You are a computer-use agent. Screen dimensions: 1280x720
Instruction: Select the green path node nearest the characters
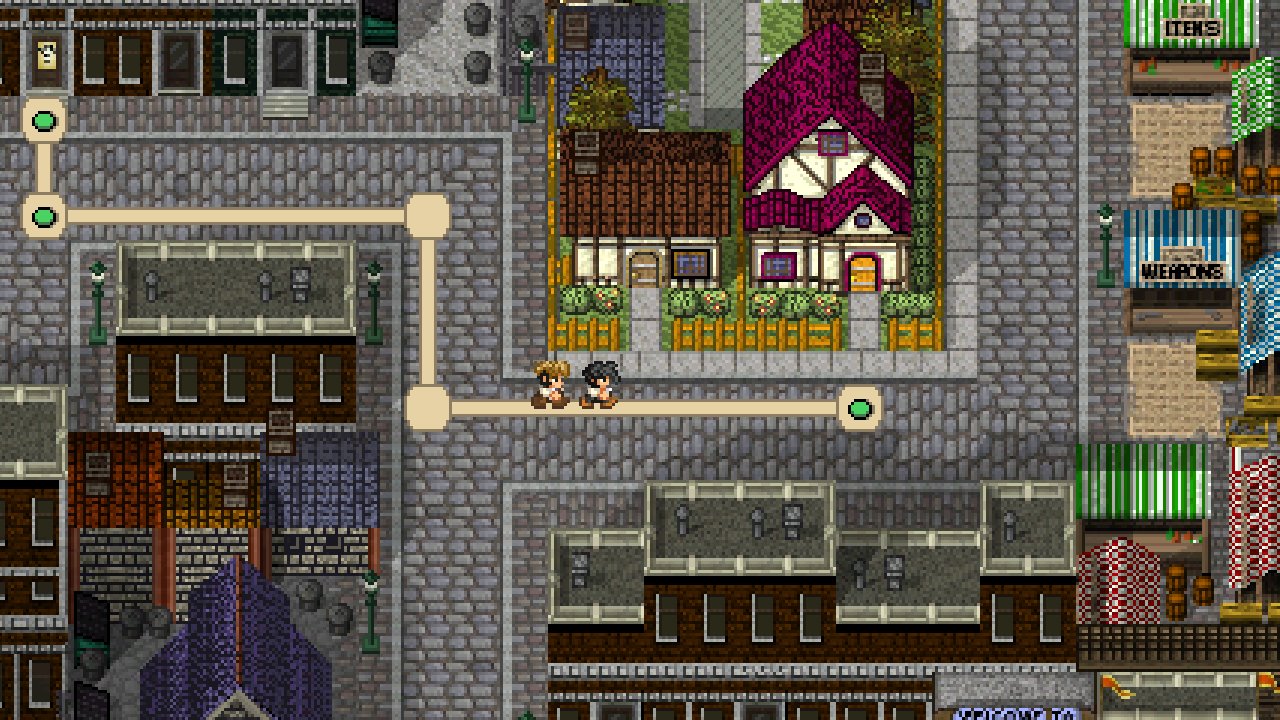860,408
